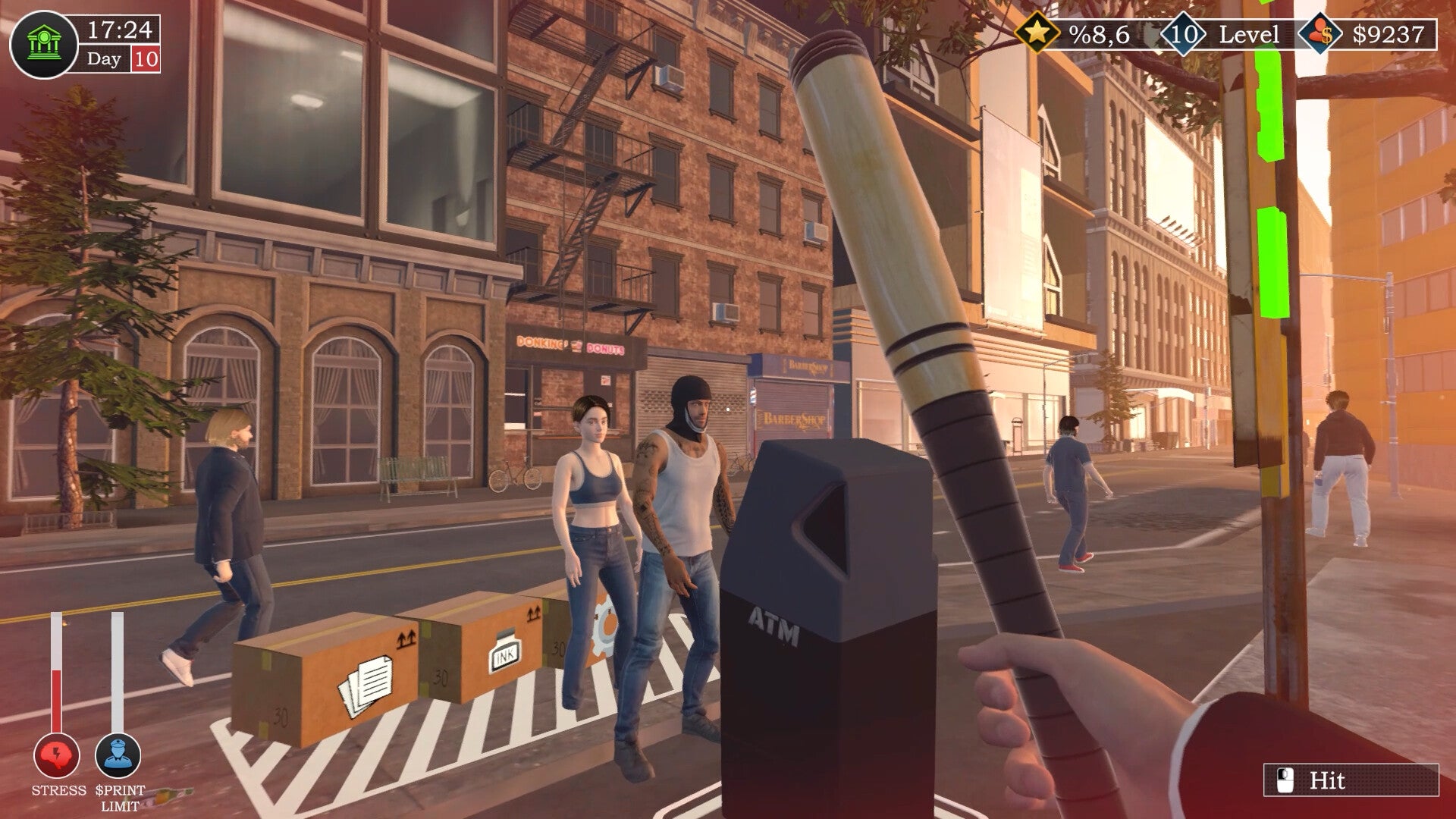Open the money dollar icon
The width and height of the screenshot is (1456, 819).
1320,34
